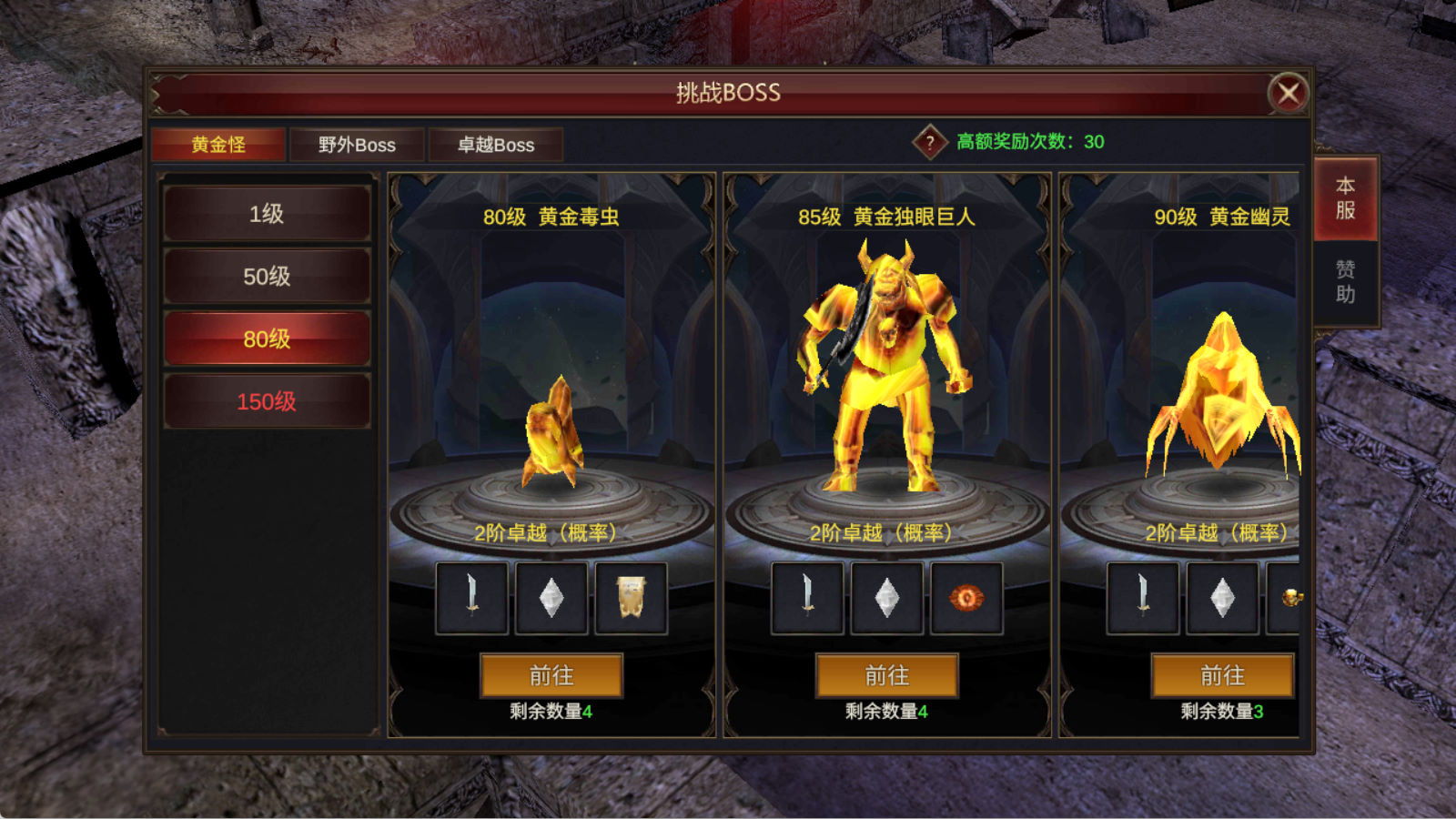This screenshot has width=1456, height=819.
Task: Switch to the 黄金怪 tab
Action: tap(218, 145)
